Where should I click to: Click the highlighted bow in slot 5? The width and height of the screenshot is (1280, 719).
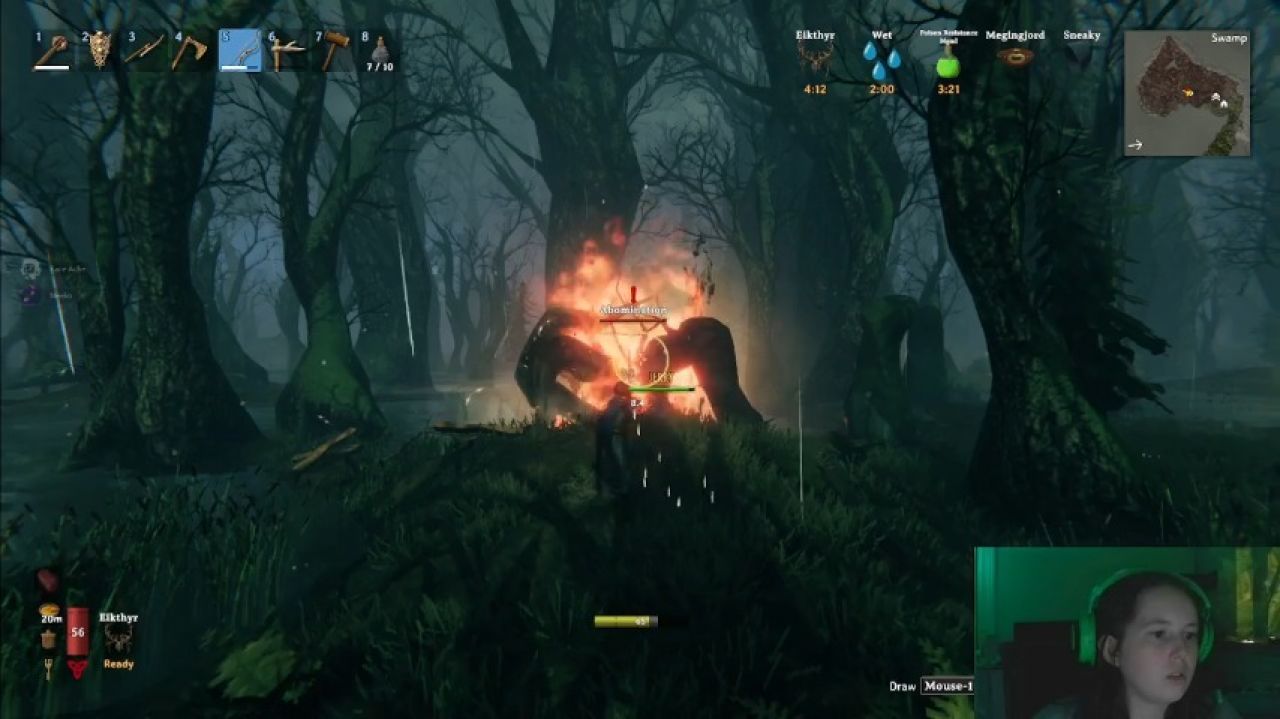point(240,50)
